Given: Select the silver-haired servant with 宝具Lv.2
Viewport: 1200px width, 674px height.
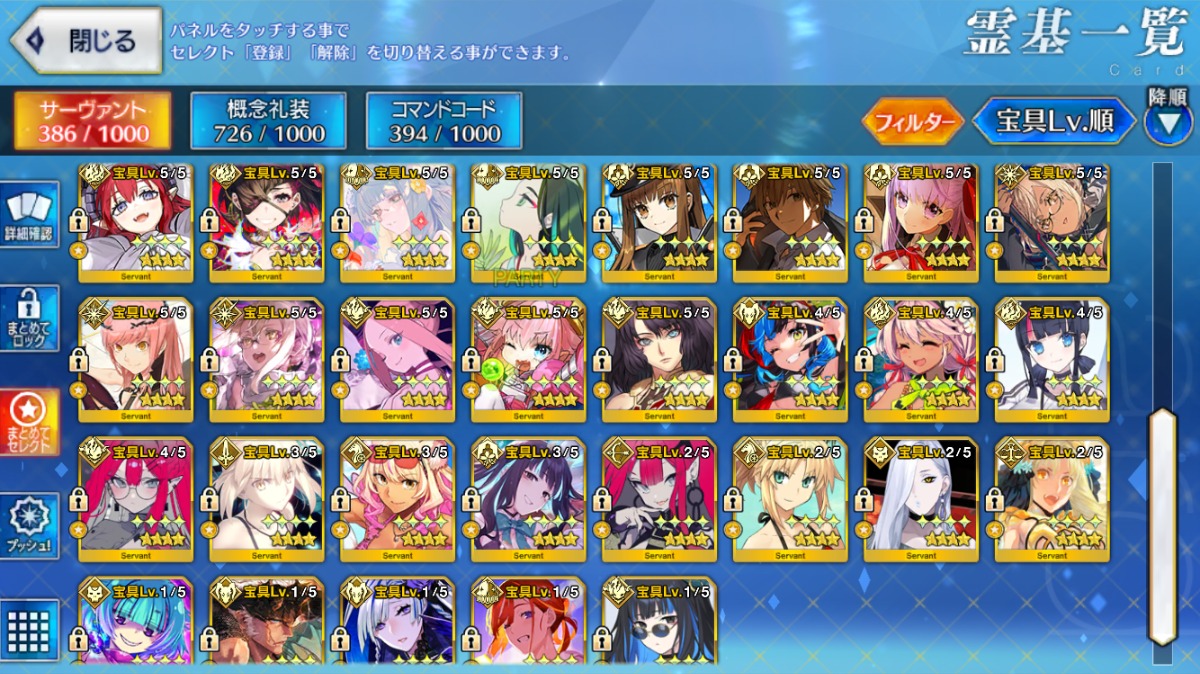Looking at the screenshot, I should (921, 500).
